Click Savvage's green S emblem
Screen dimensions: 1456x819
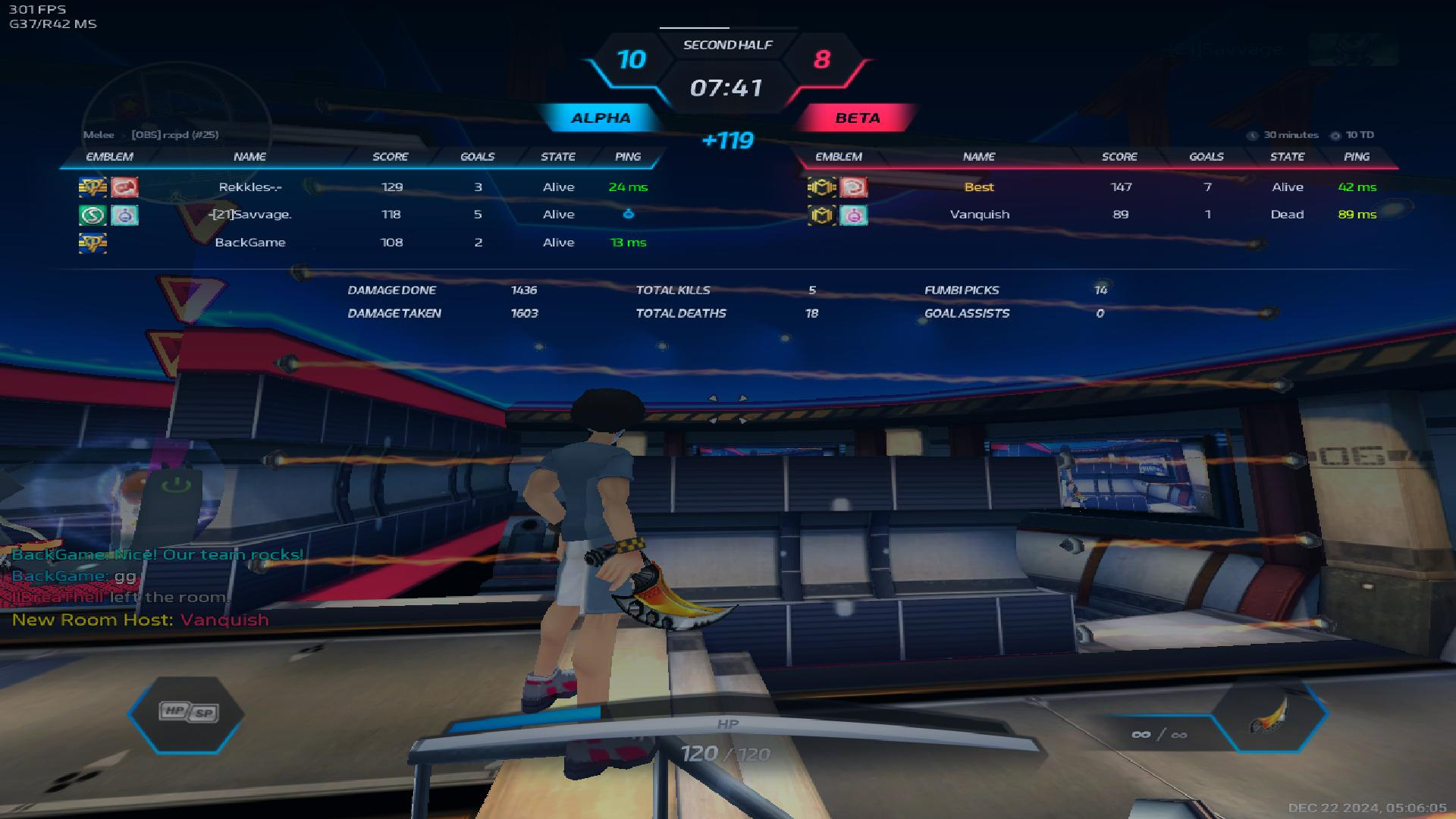coord(93,215)
